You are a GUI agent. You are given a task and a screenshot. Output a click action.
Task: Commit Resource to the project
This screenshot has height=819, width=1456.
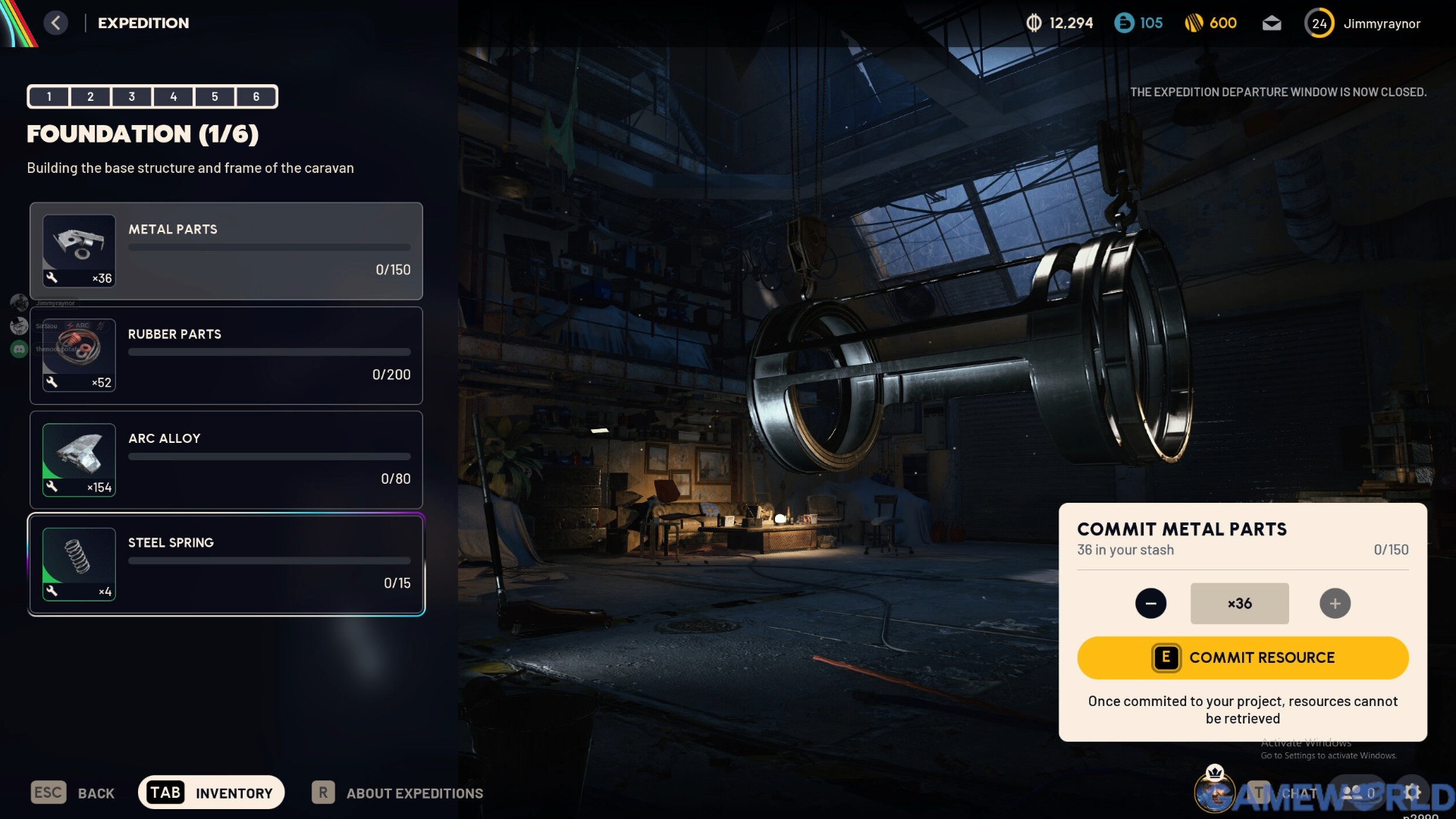tap(1242, 657)
